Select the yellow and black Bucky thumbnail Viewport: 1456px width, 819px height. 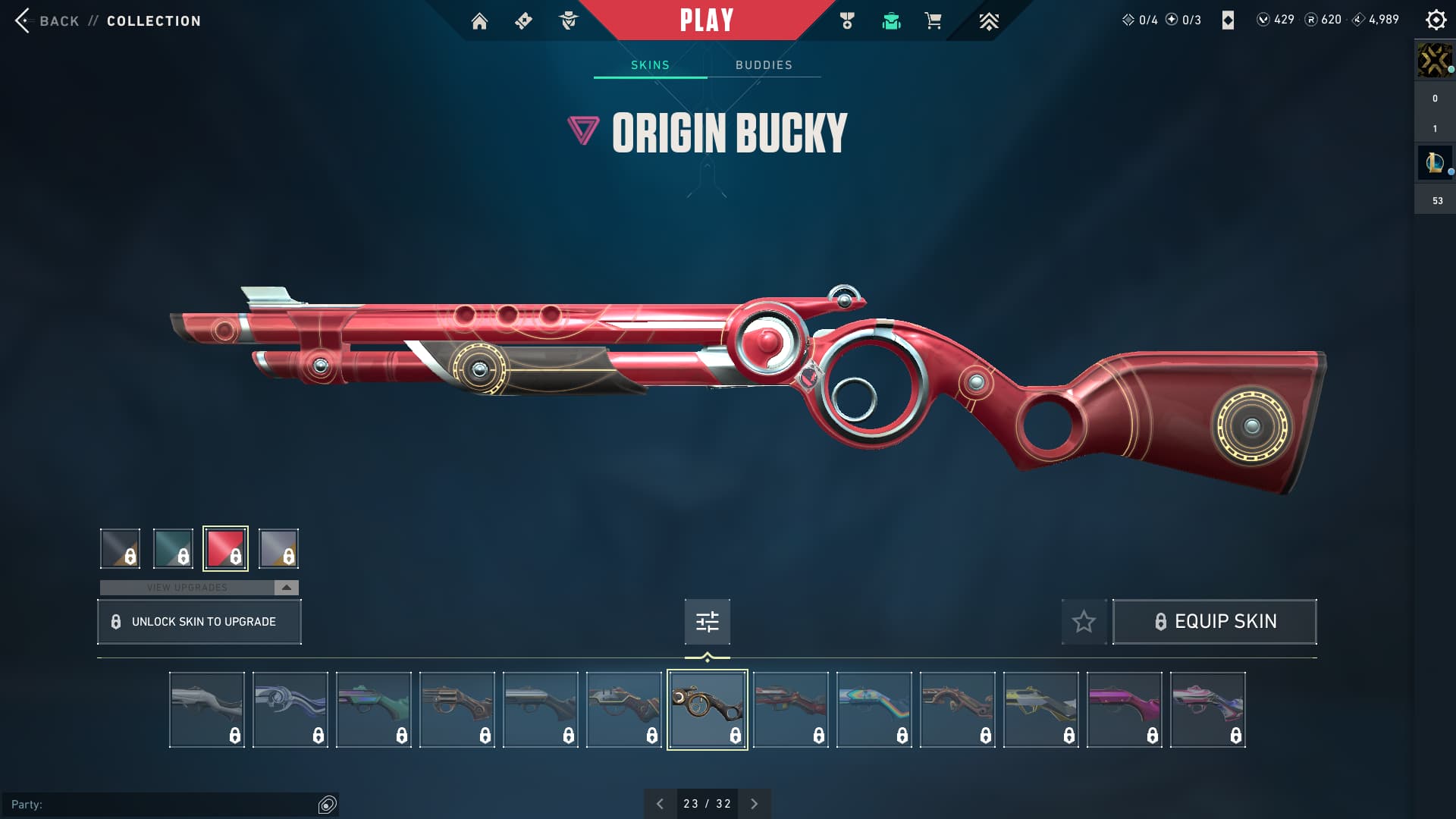1040,710
